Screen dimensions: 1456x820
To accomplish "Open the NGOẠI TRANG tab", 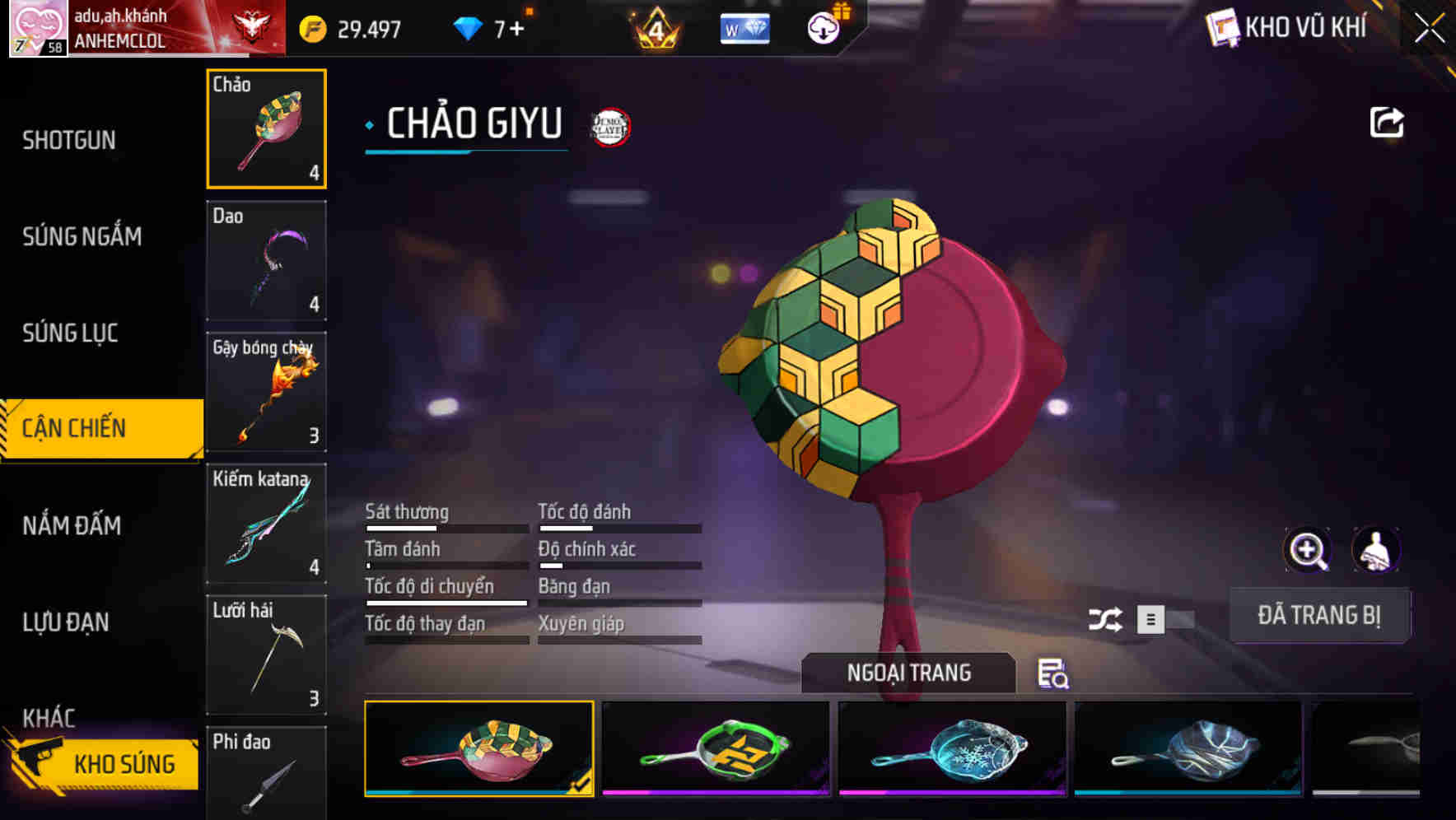I will [909, 672].
